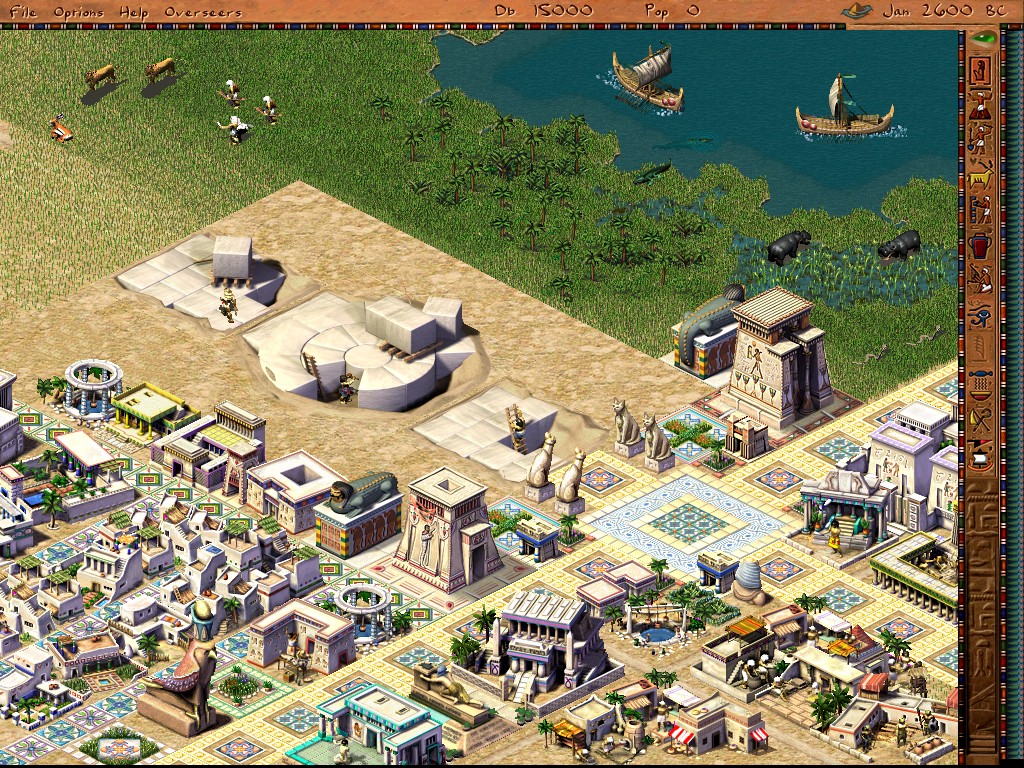The width and height of the screenshot is (1024, 768).
Task: Select the housing icon with seated figure
Action: point(980,69)
